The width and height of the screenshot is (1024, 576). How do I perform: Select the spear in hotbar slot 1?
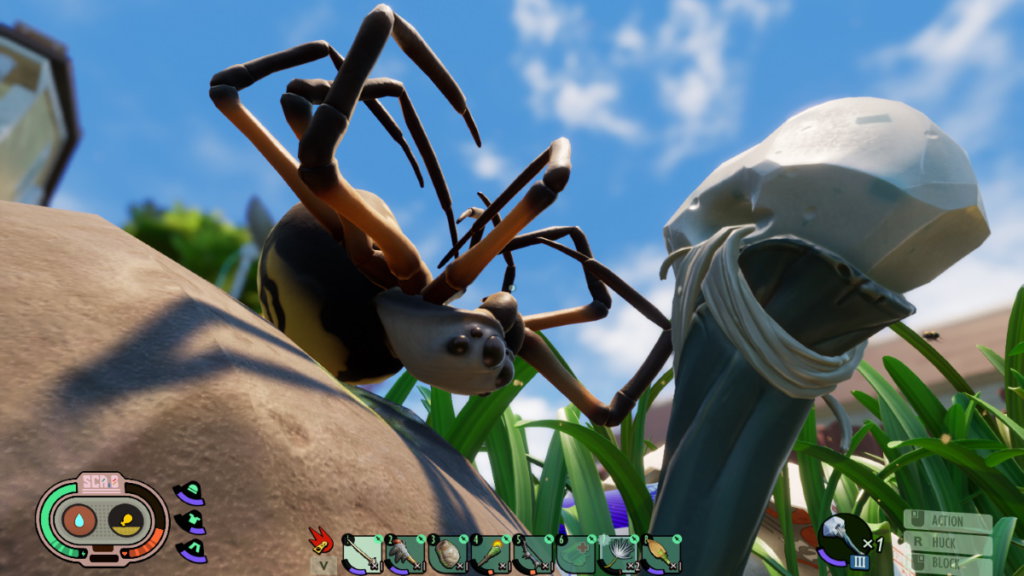click(362, 554)
